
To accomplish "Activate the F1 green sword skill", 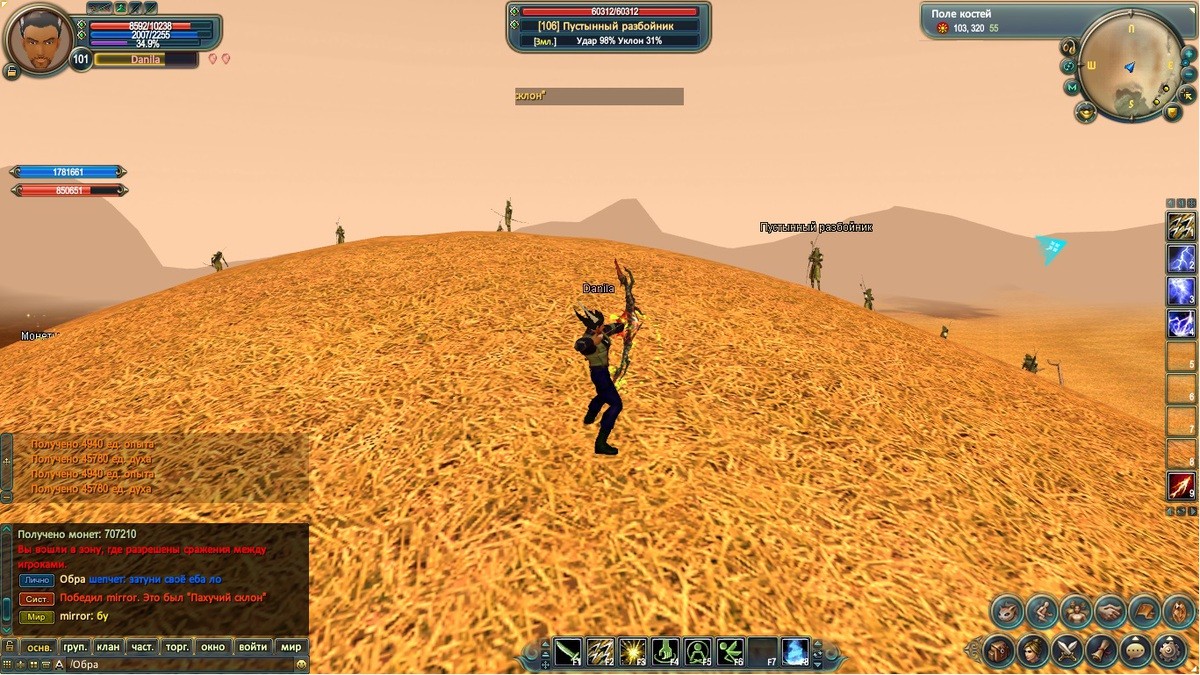I will pyautogui.click(x=568, y=652).
